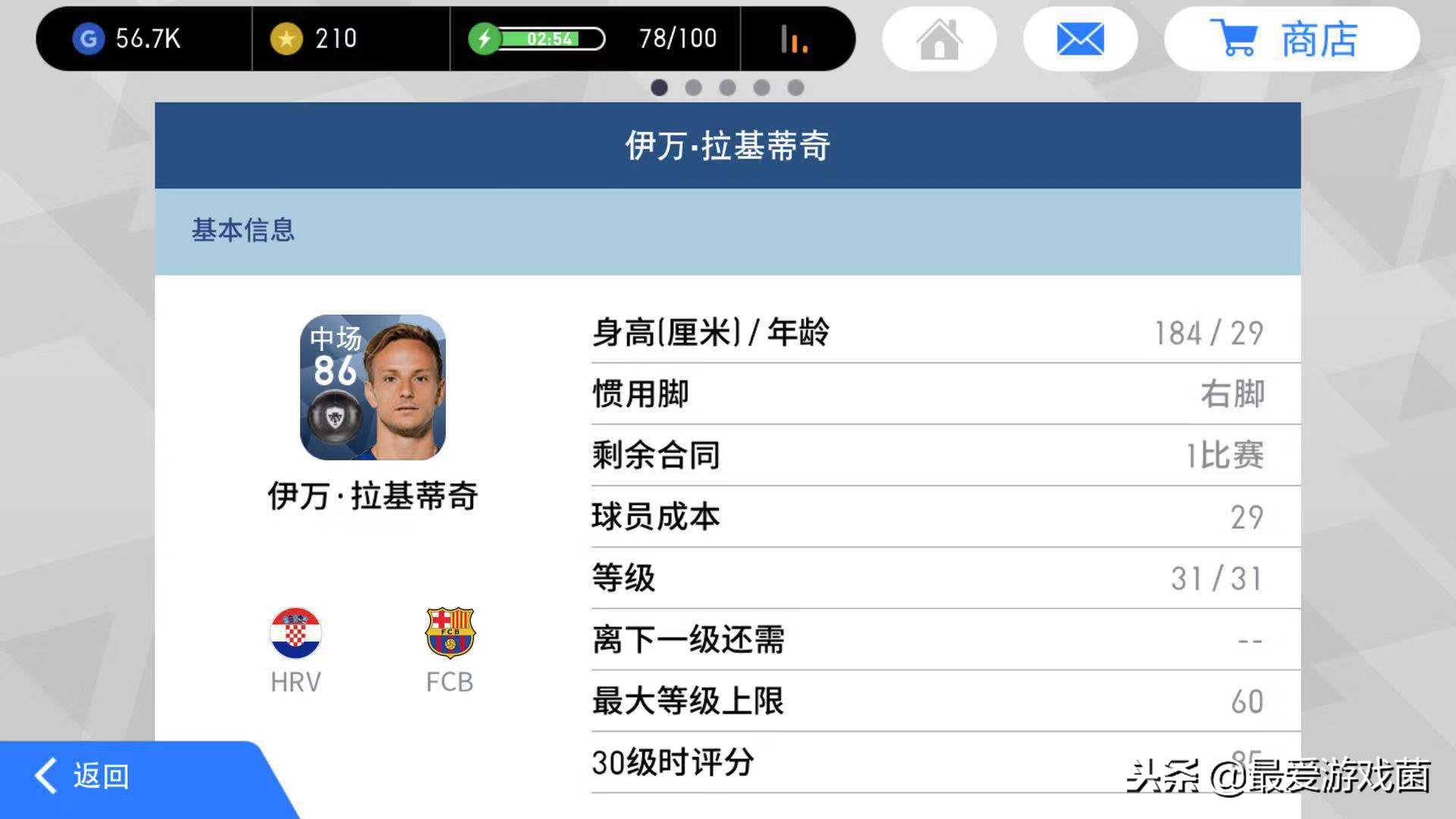The image size is (1456, 819).
Task: Click the first pagination dot
Action: click(x=659, y=88)
